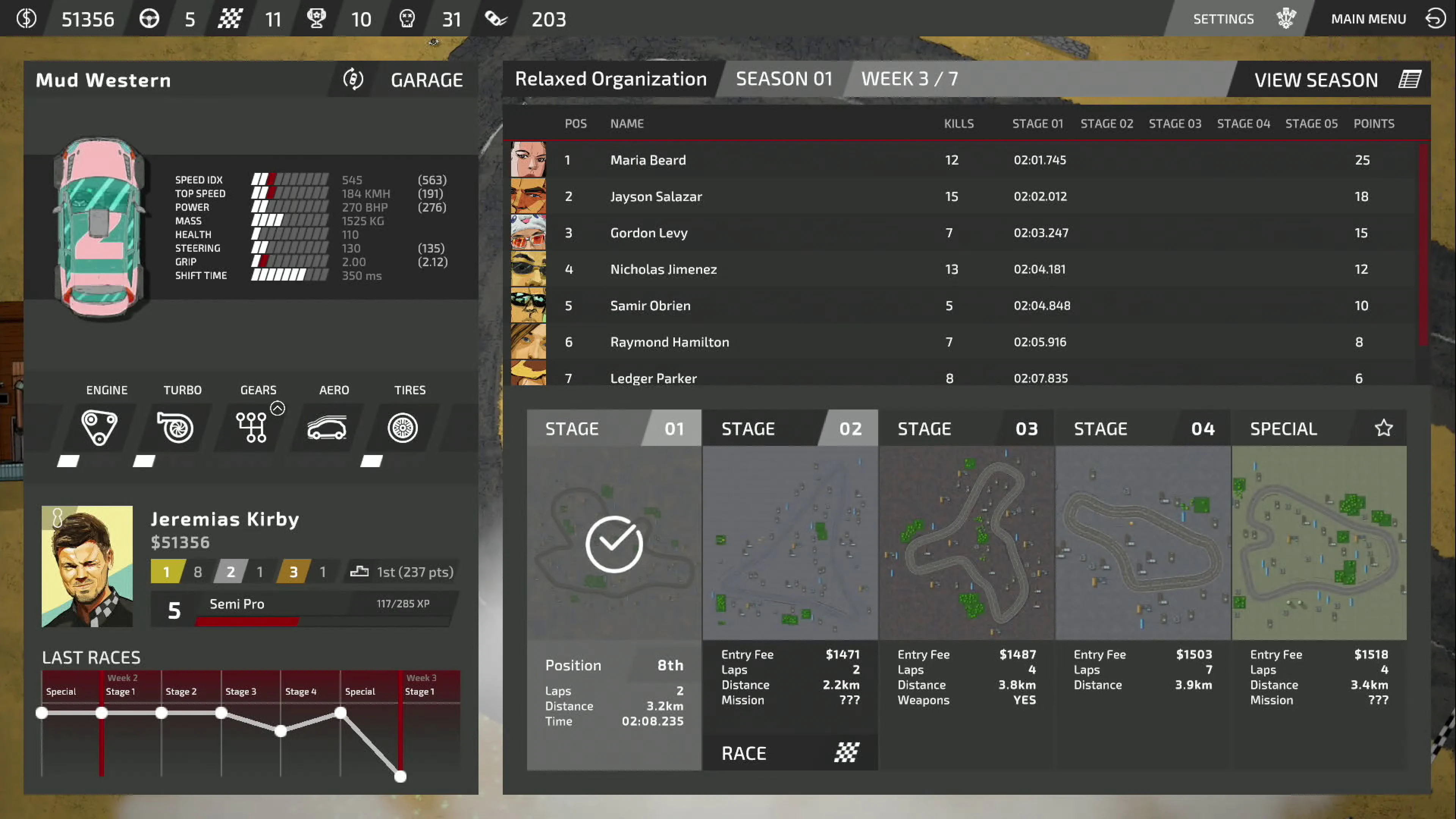Screen dimensions: 1456x819
Task: Toggle the star on the Special stage tab
Action: (x=1383, y=428)
